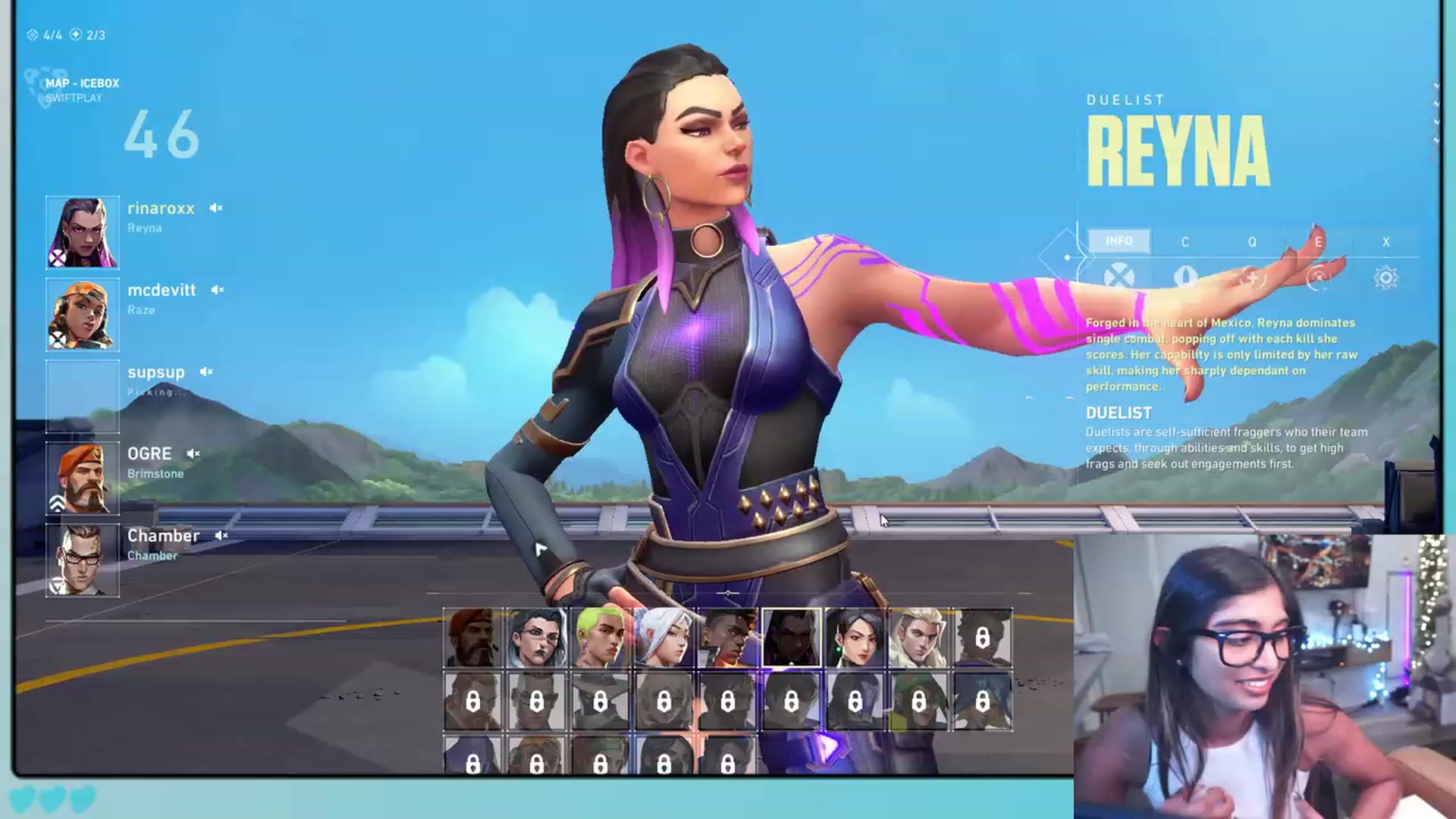The width and height of the screenshot is (1456, 819).
Task: Click mcdevitt's Raze player portrait
Action: (83, 315)
